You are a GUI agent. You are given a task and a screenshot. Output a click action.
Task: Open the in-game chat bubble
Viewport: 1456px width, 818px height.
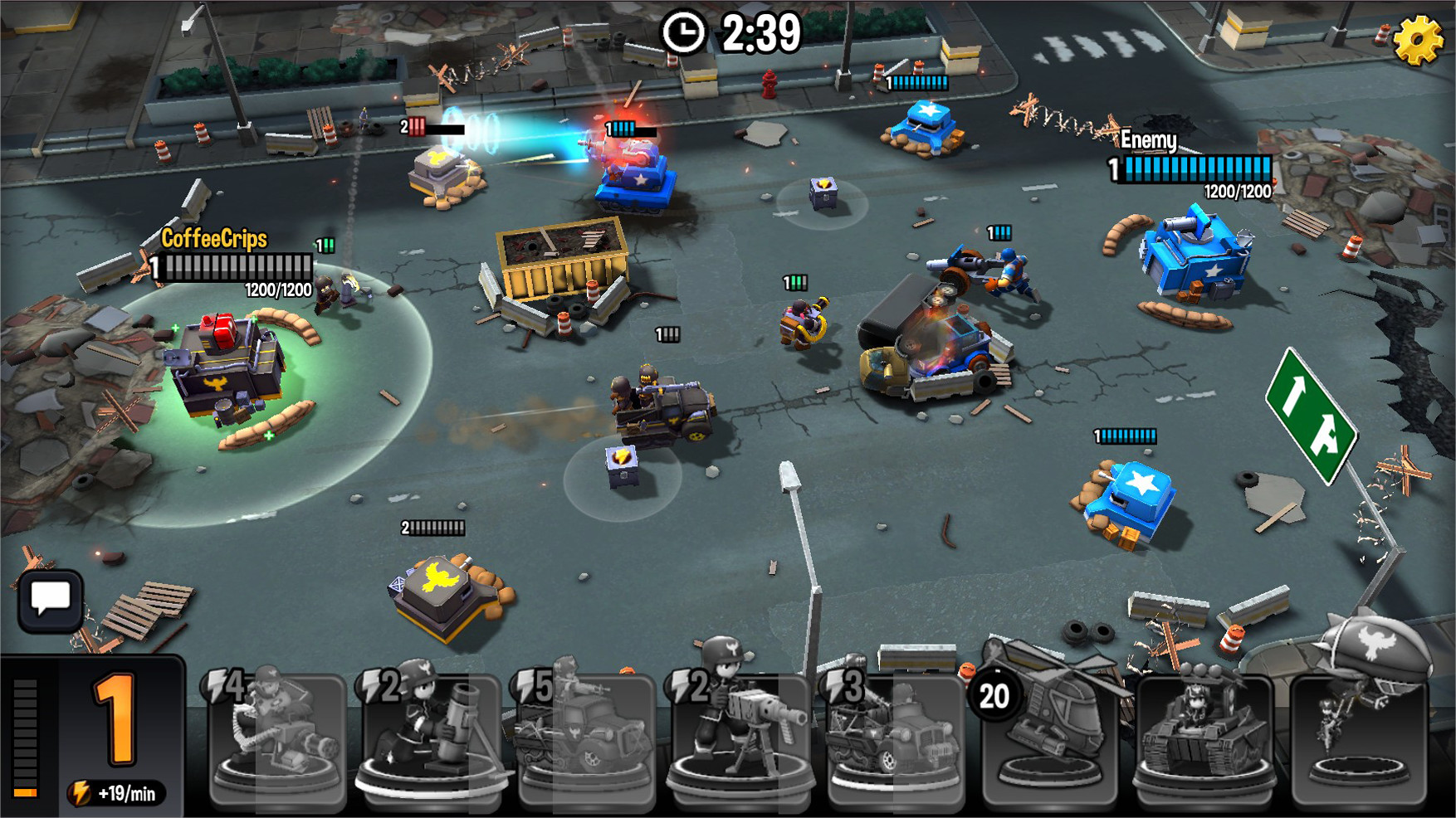coord(50,599)
